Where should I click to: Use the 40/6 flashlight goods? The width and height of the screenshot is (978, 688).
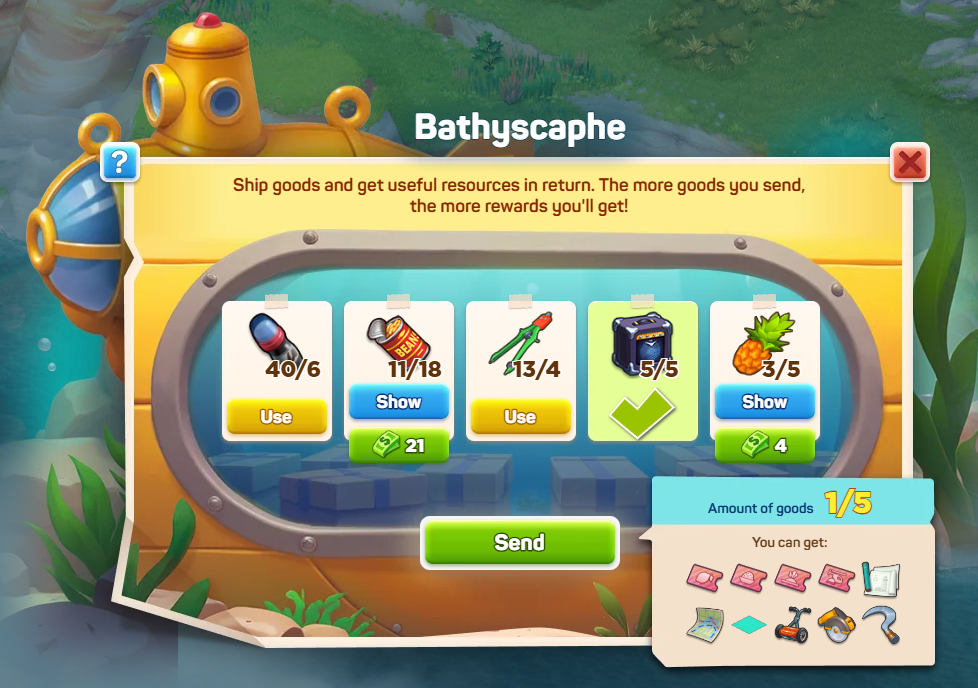tap(276, 417)
